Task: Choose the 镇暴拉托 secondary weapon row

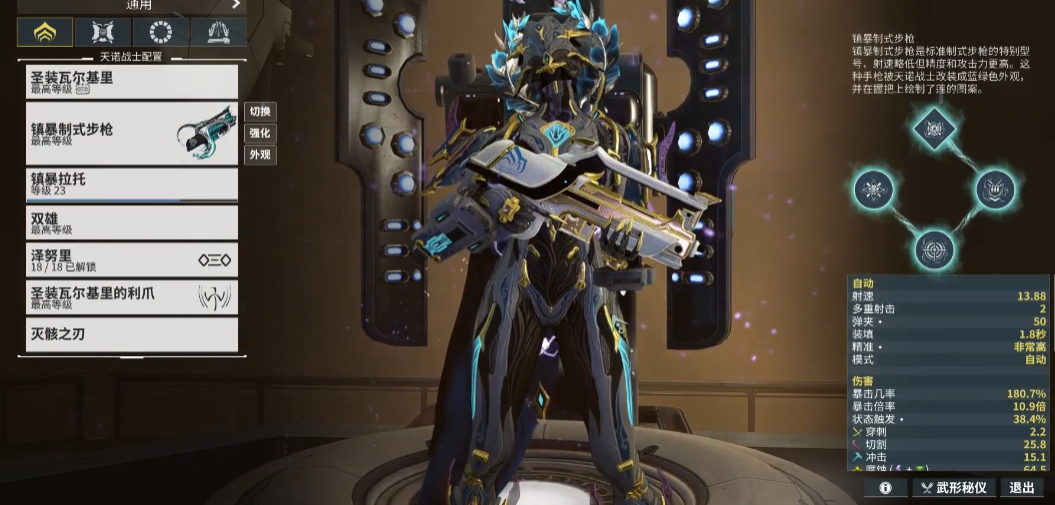Action: tap(131, 184)
